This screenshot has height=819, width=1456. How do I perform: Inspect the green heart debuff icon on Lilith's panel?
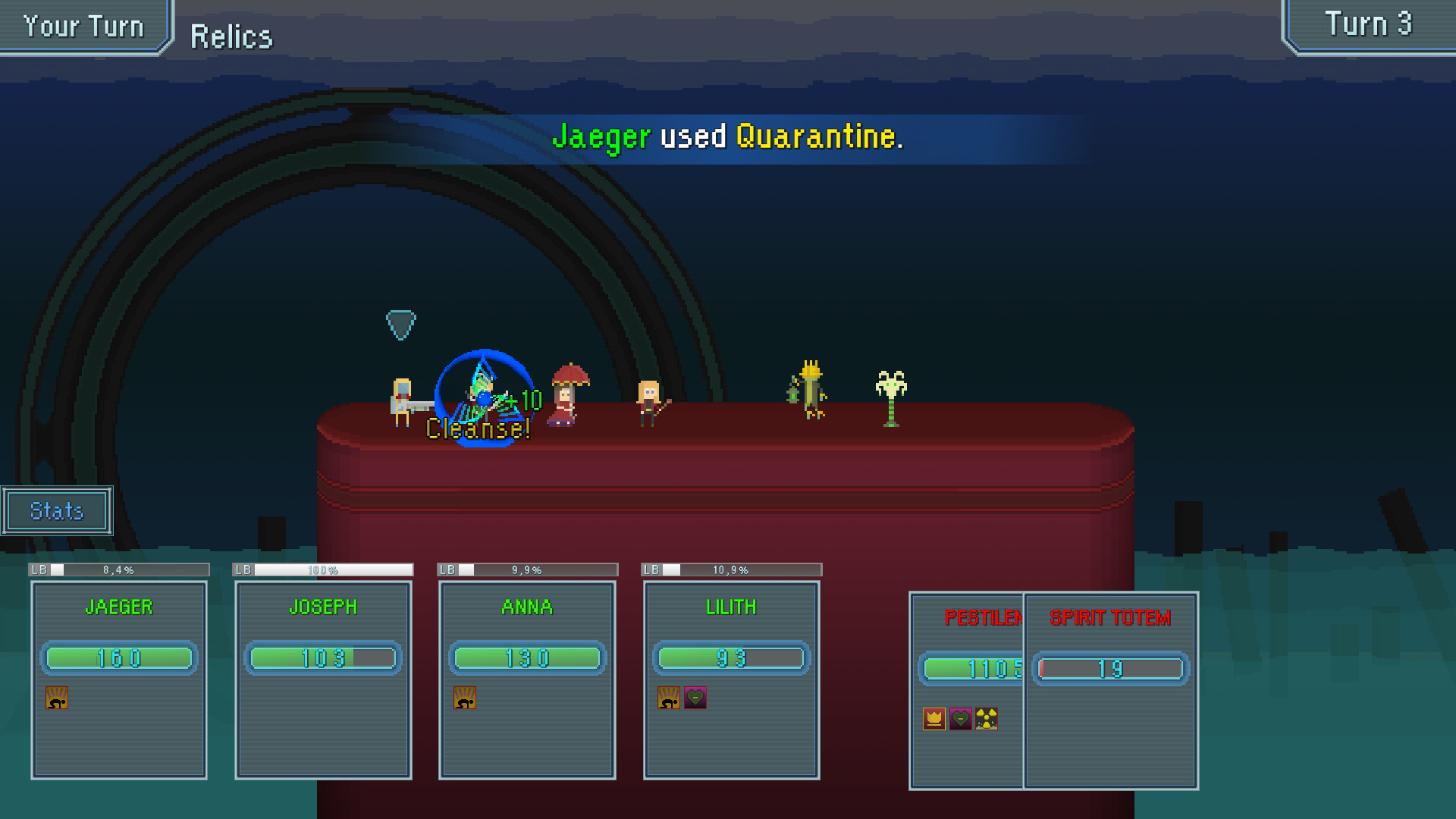[695, 698]
